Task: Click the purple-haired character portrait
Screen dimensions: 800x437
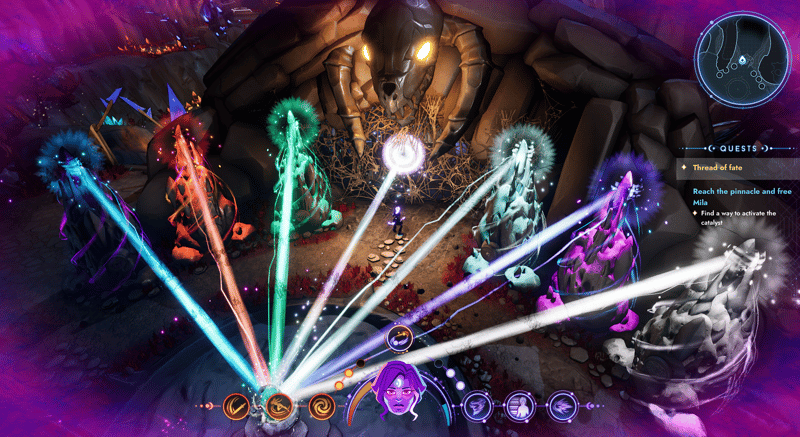Action: [400, 400]
